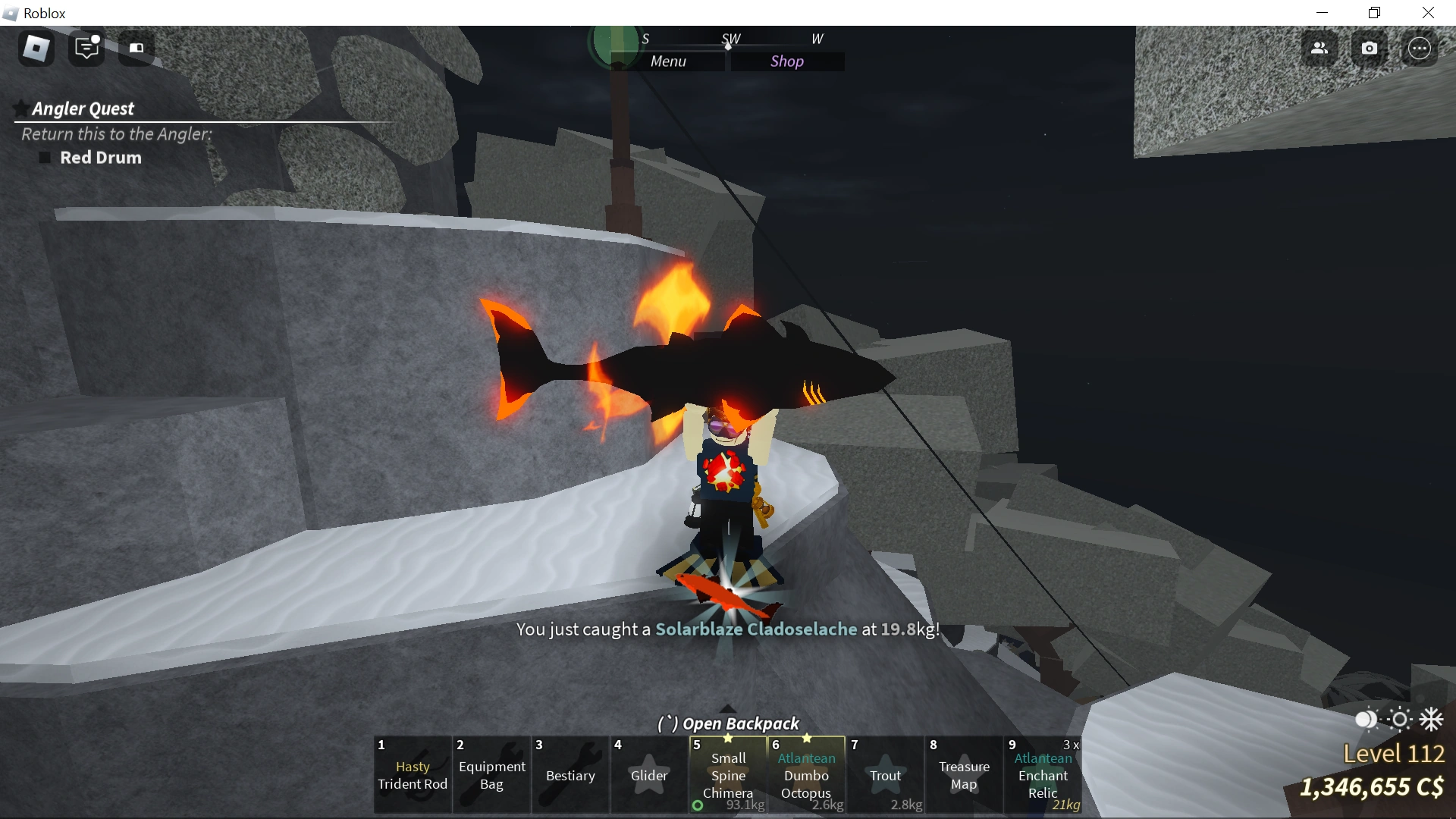Open the three-dot more options menu
The height and width of the screenshot is (819, 1456).
pos(1420,48)
